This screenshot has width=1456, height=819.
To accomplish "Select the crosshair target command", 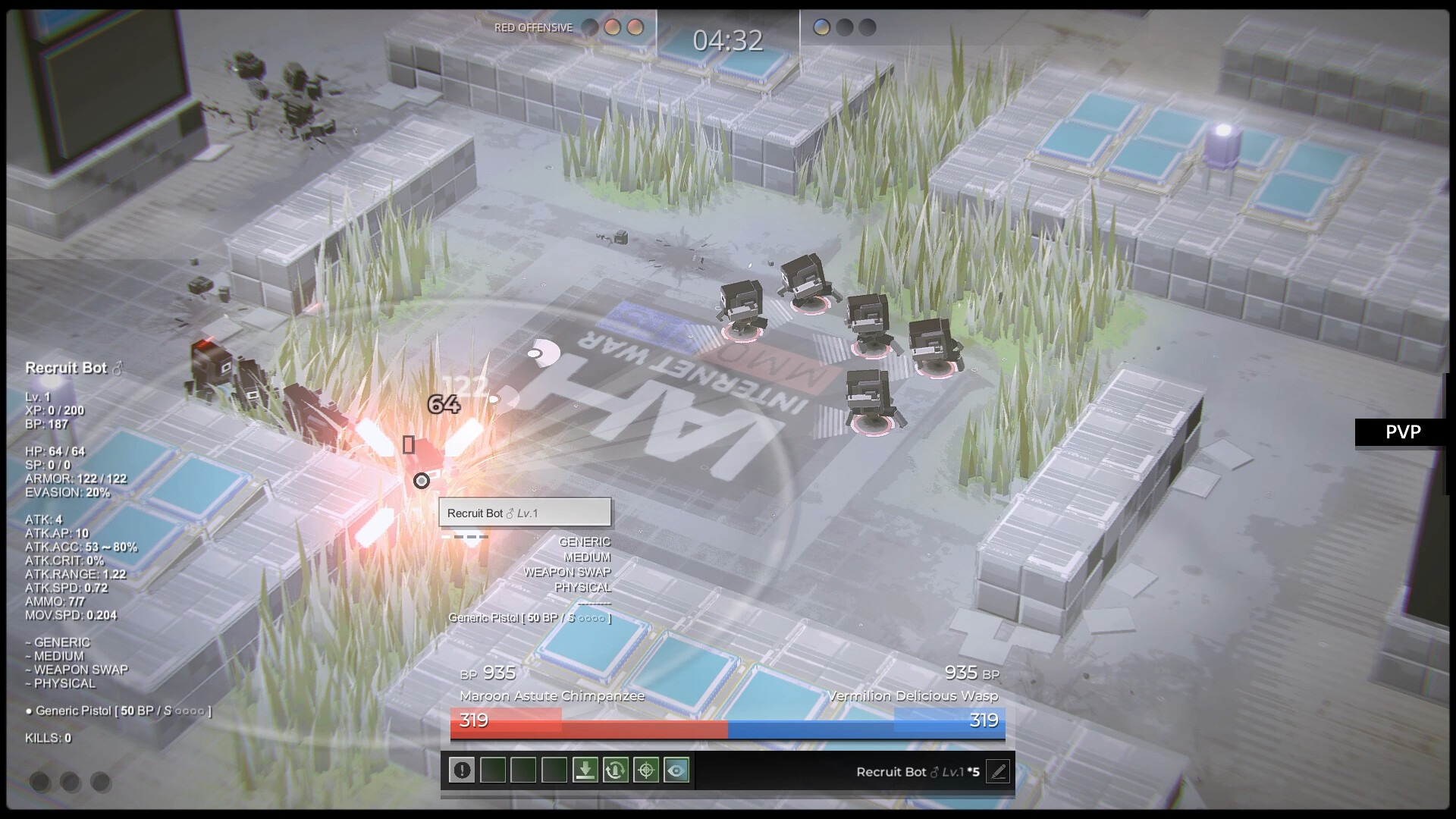I will 646,770.
